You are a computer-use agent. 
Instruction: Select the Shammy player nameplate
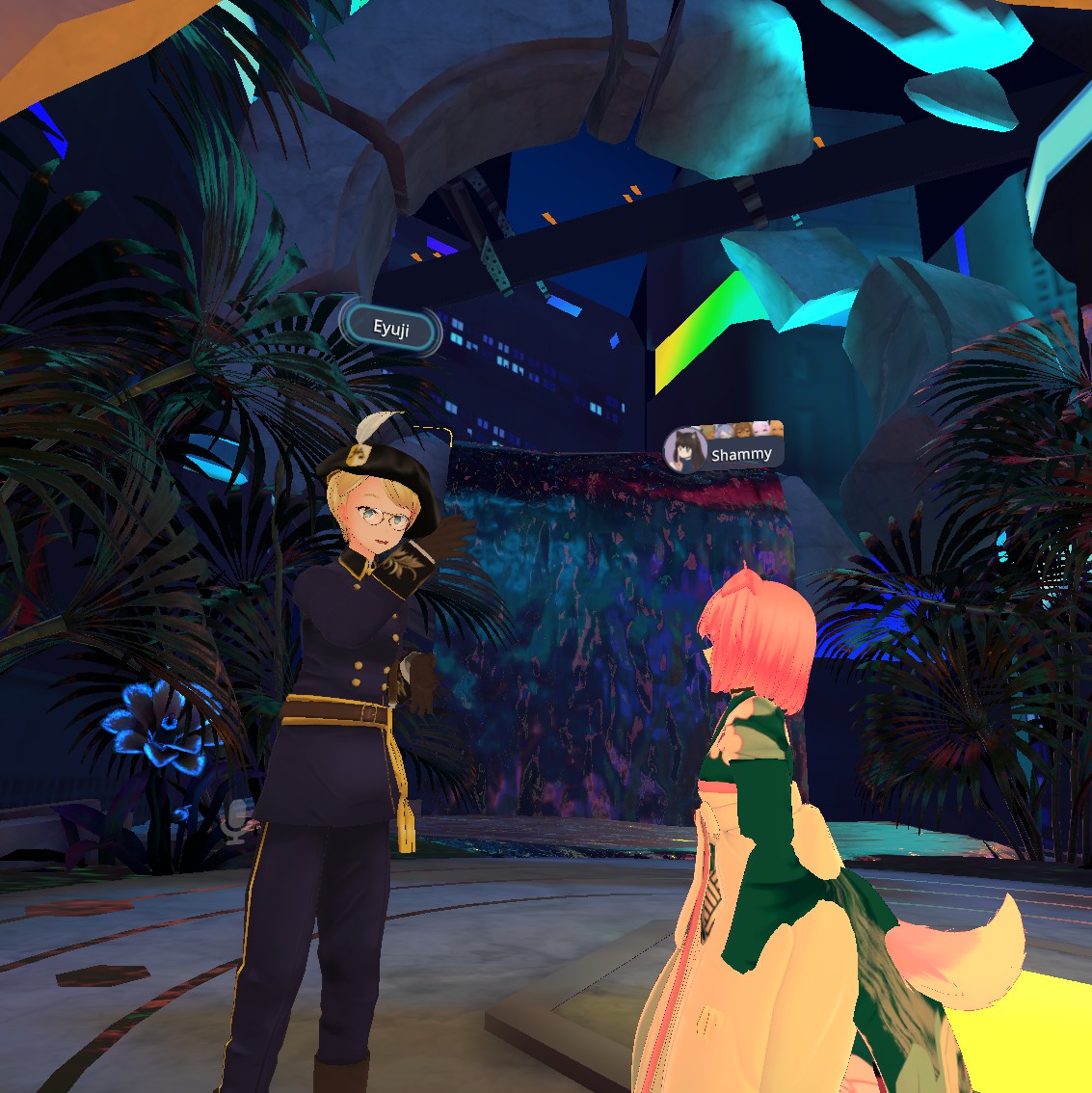click(740, 454)
